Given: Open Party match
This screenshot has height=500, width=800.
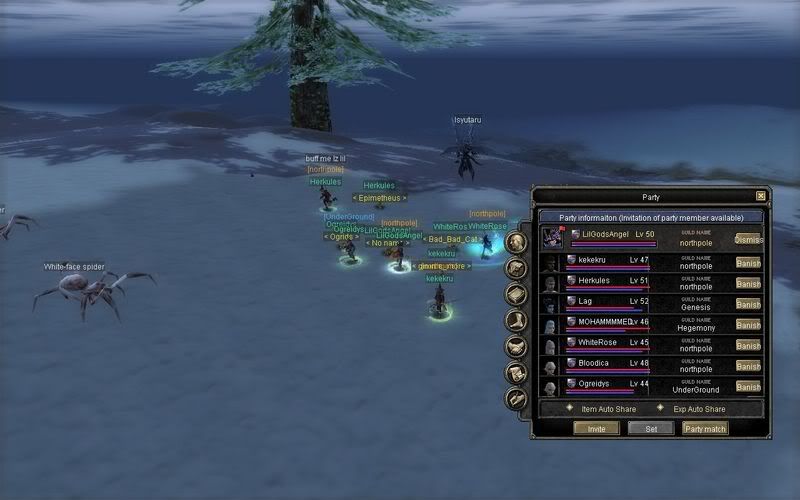Looking at the screenshot, I should click(x=705, y=428).
